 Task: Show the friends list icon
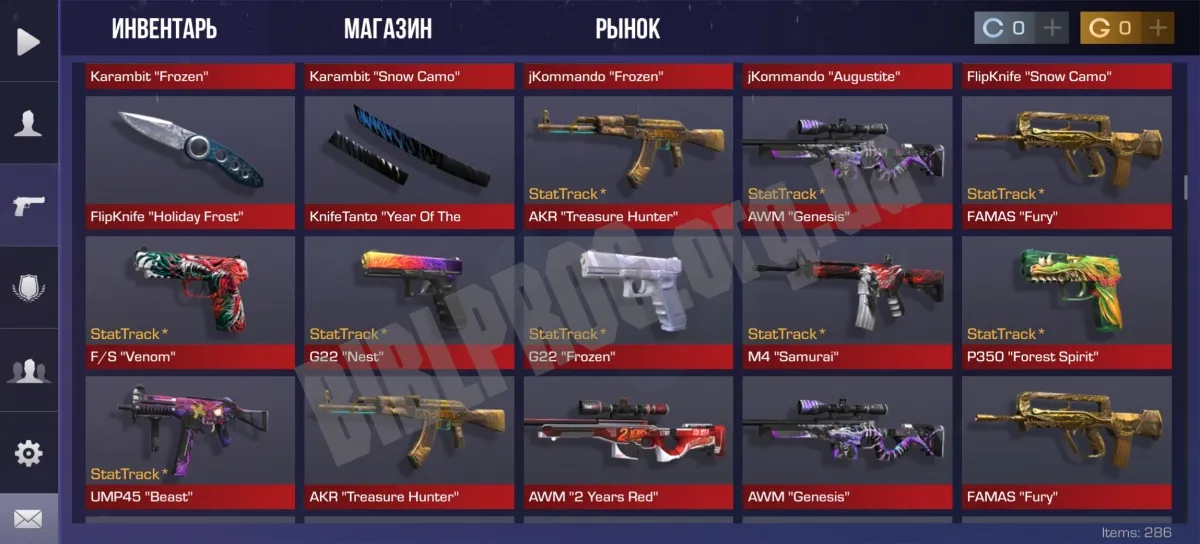pyautogui.click(x=29, y=371)
